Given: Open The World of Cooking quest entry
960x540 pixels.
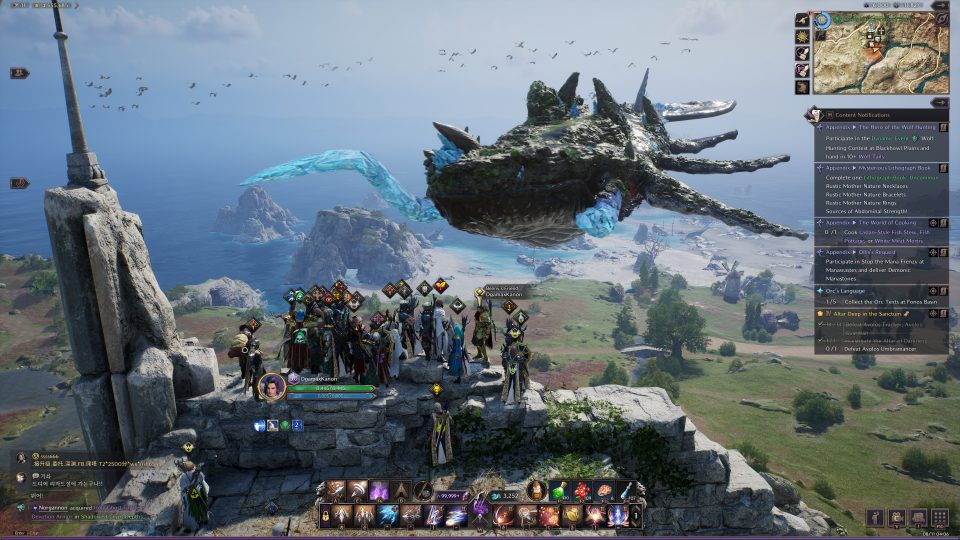Looking at the screenshot, I should click(x=885, y=221).
